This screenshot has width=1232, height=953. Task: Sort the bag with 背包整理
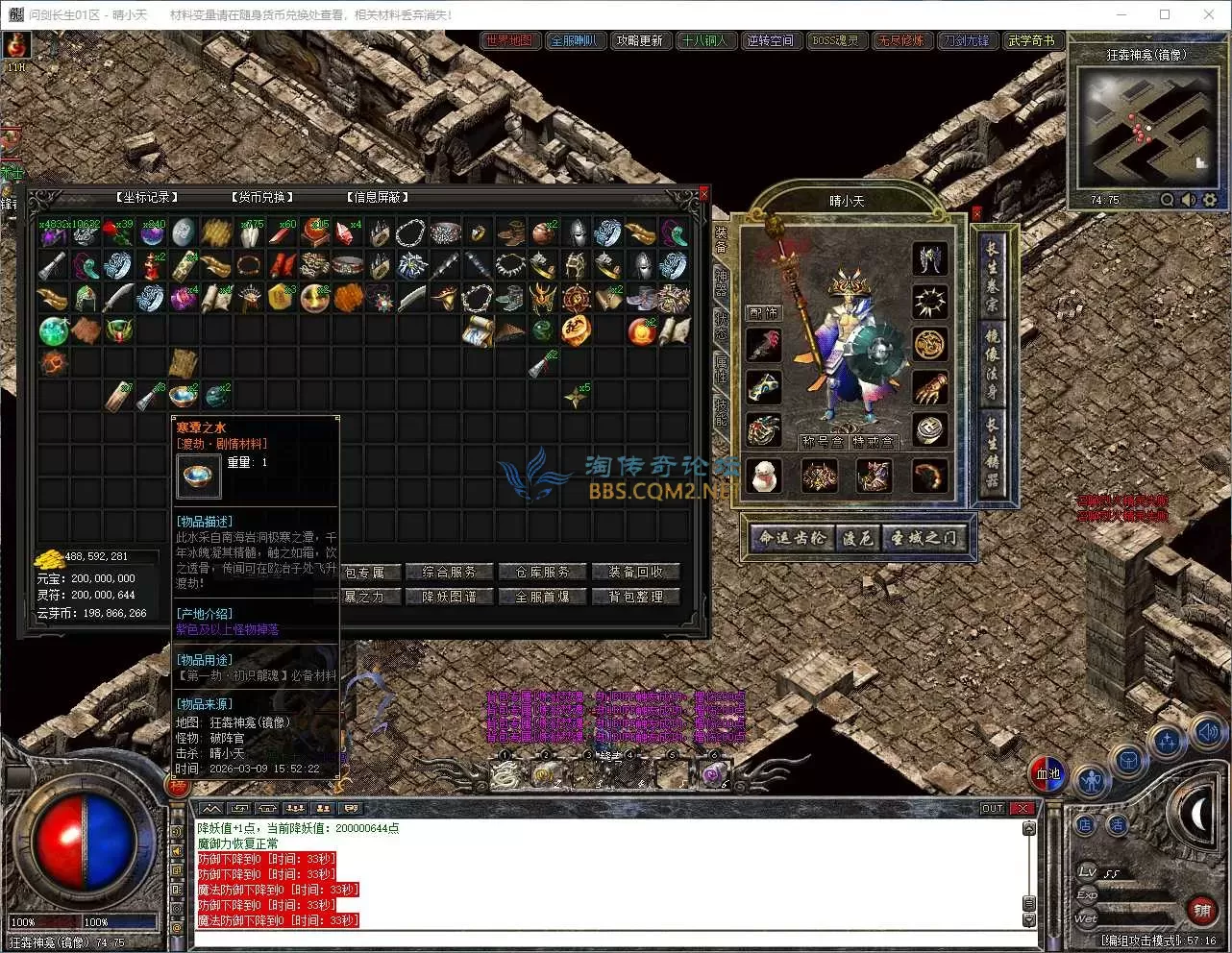click(x=635, y=597)
